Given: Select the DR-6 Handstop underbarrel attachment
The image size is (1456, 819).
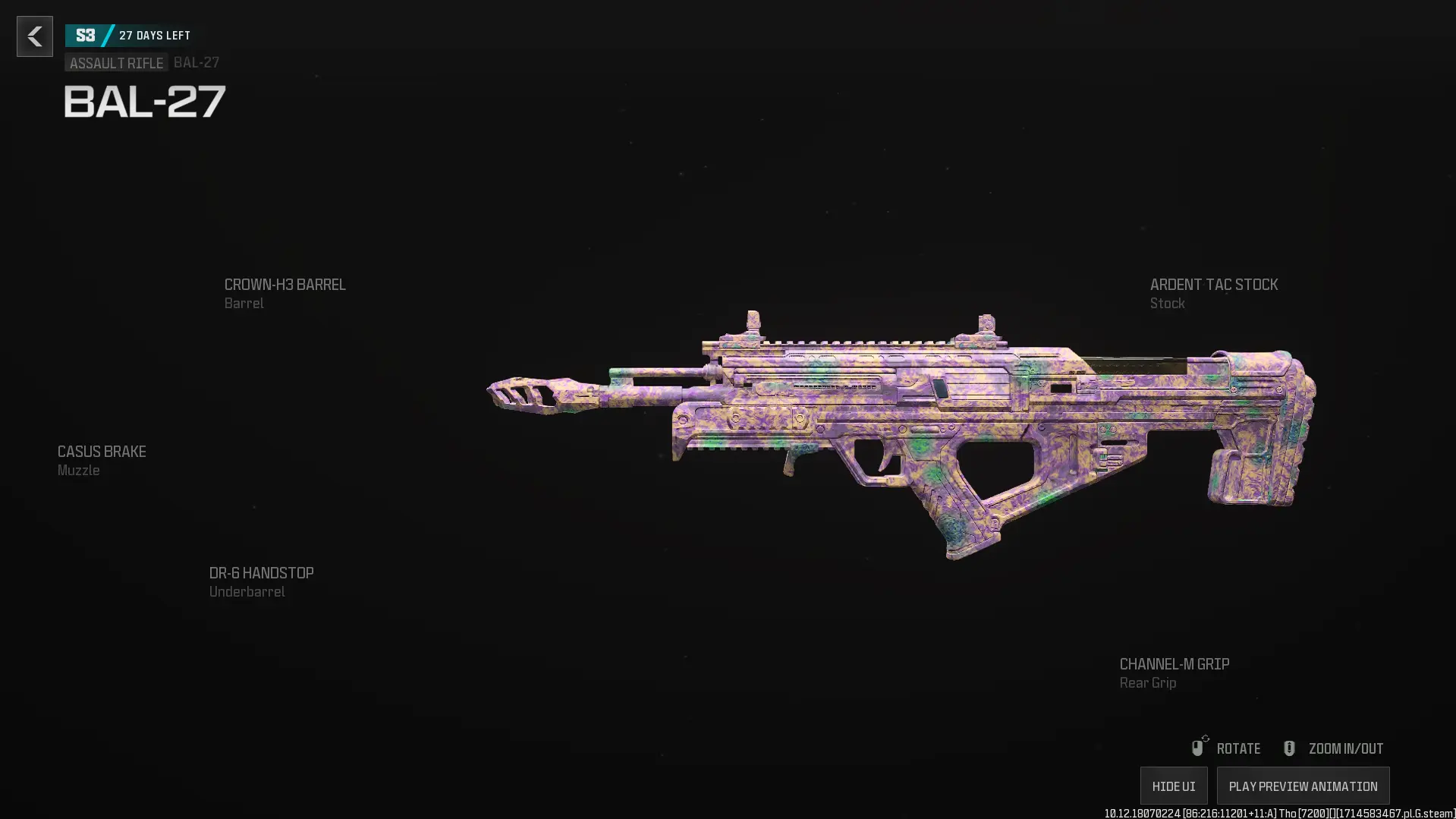Looking at the screenshot, I should tap(261, 572).
